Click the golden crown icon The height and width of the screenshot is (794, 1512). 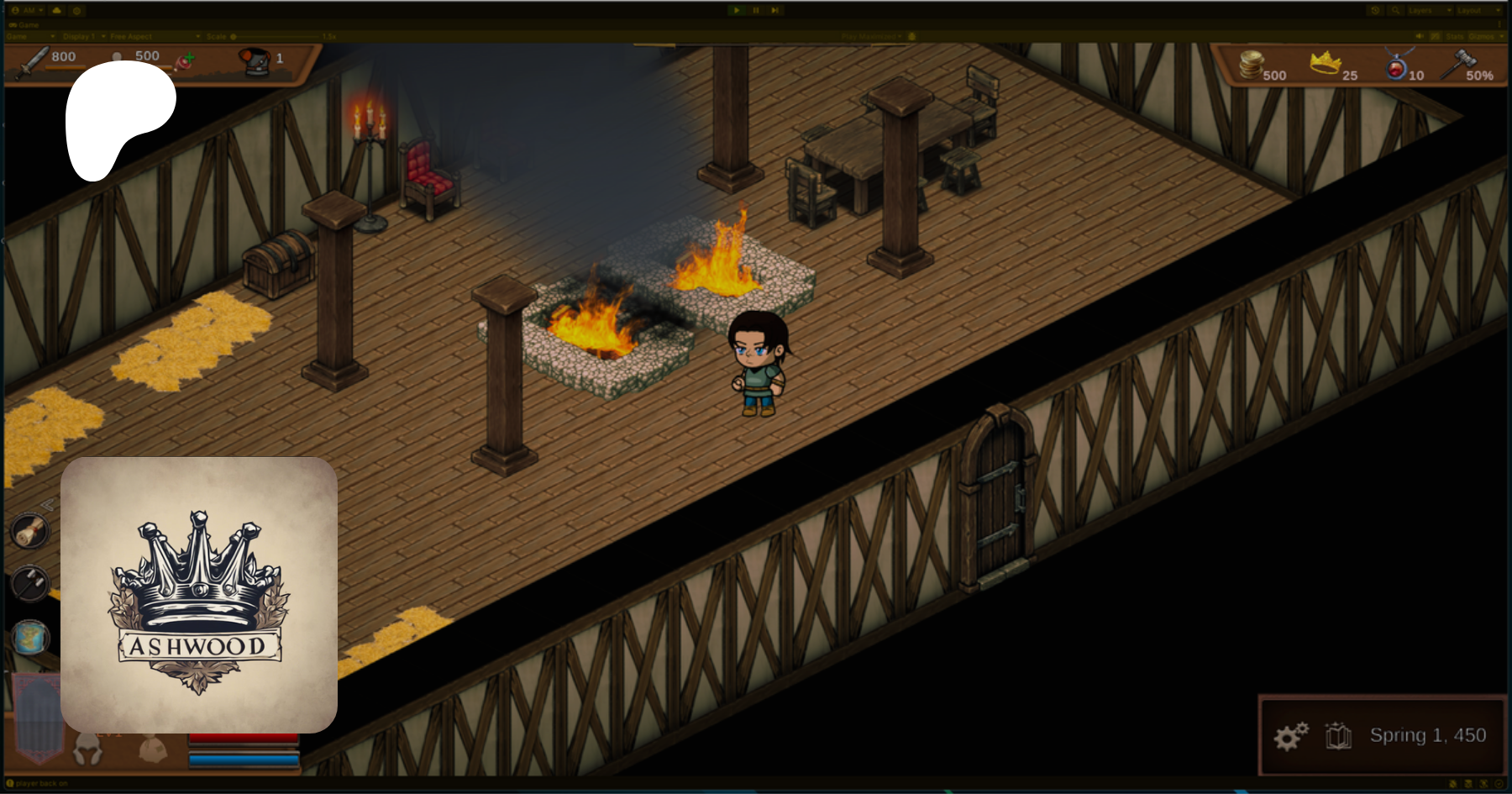click(x=1325, y=62)
